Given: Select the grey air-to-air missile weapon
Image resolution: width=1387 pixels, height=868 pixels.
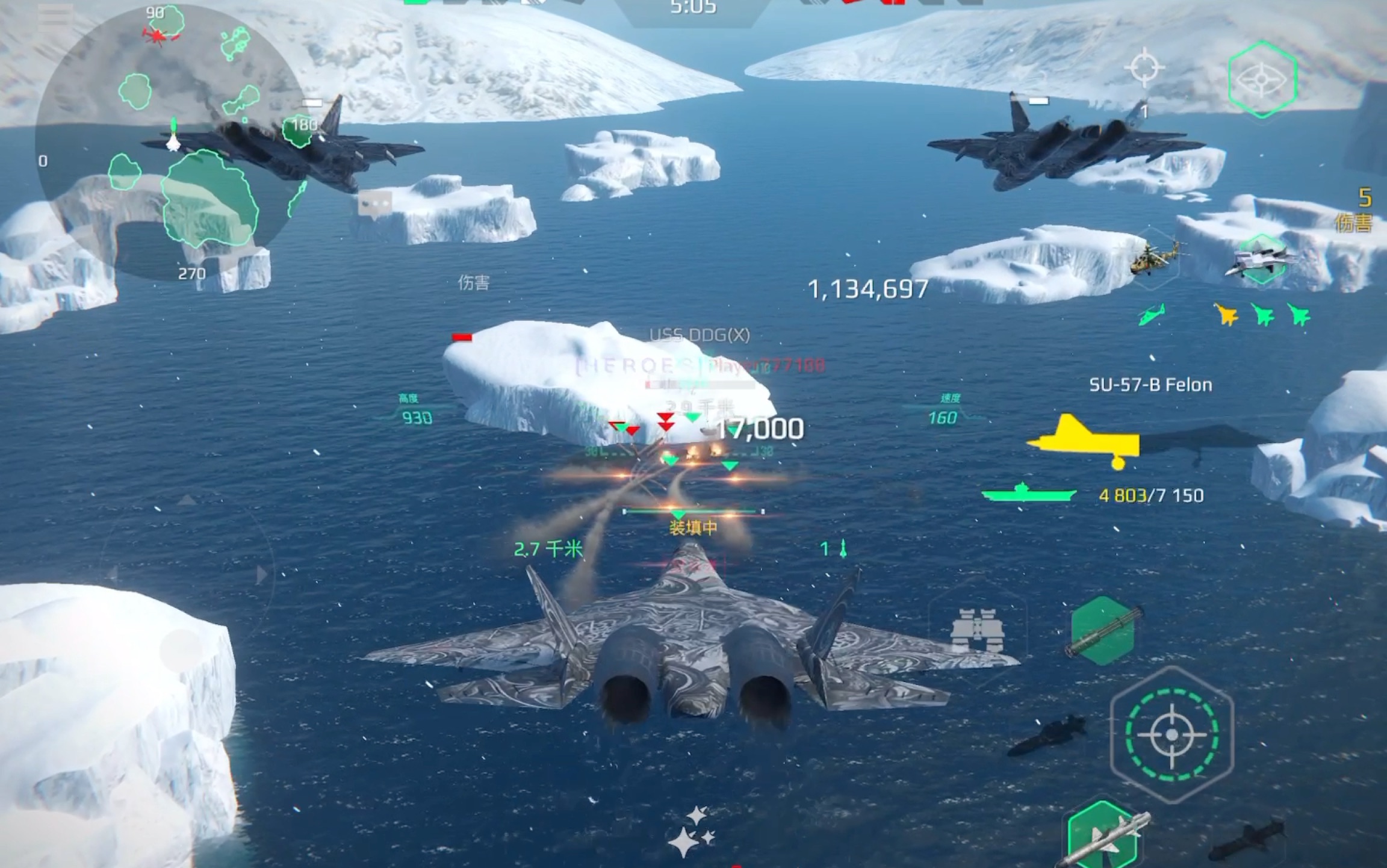Looking at the screenshot, I should [x=1105, y=838].
